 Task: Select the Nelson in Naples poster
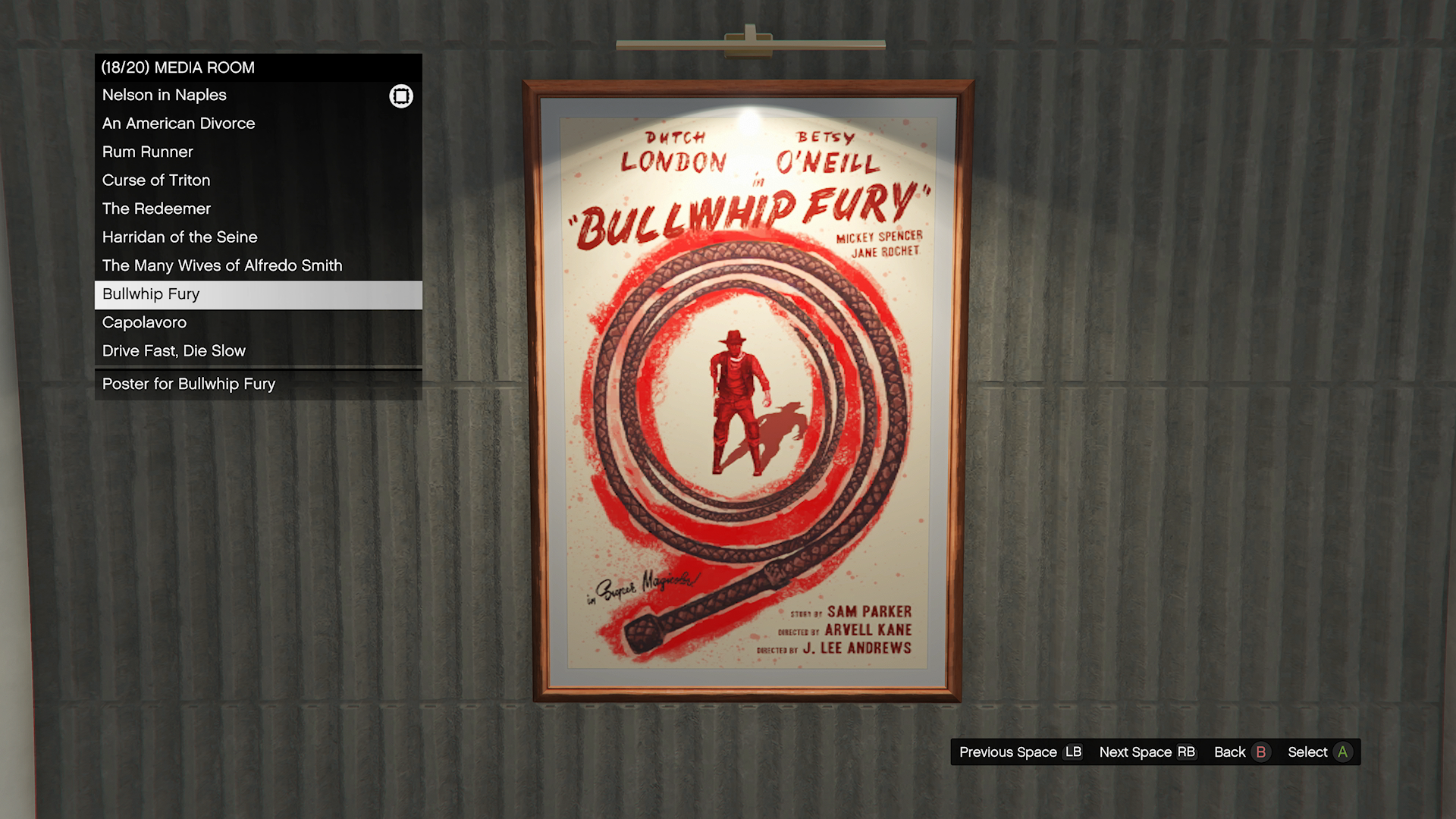tap(165, 96)
